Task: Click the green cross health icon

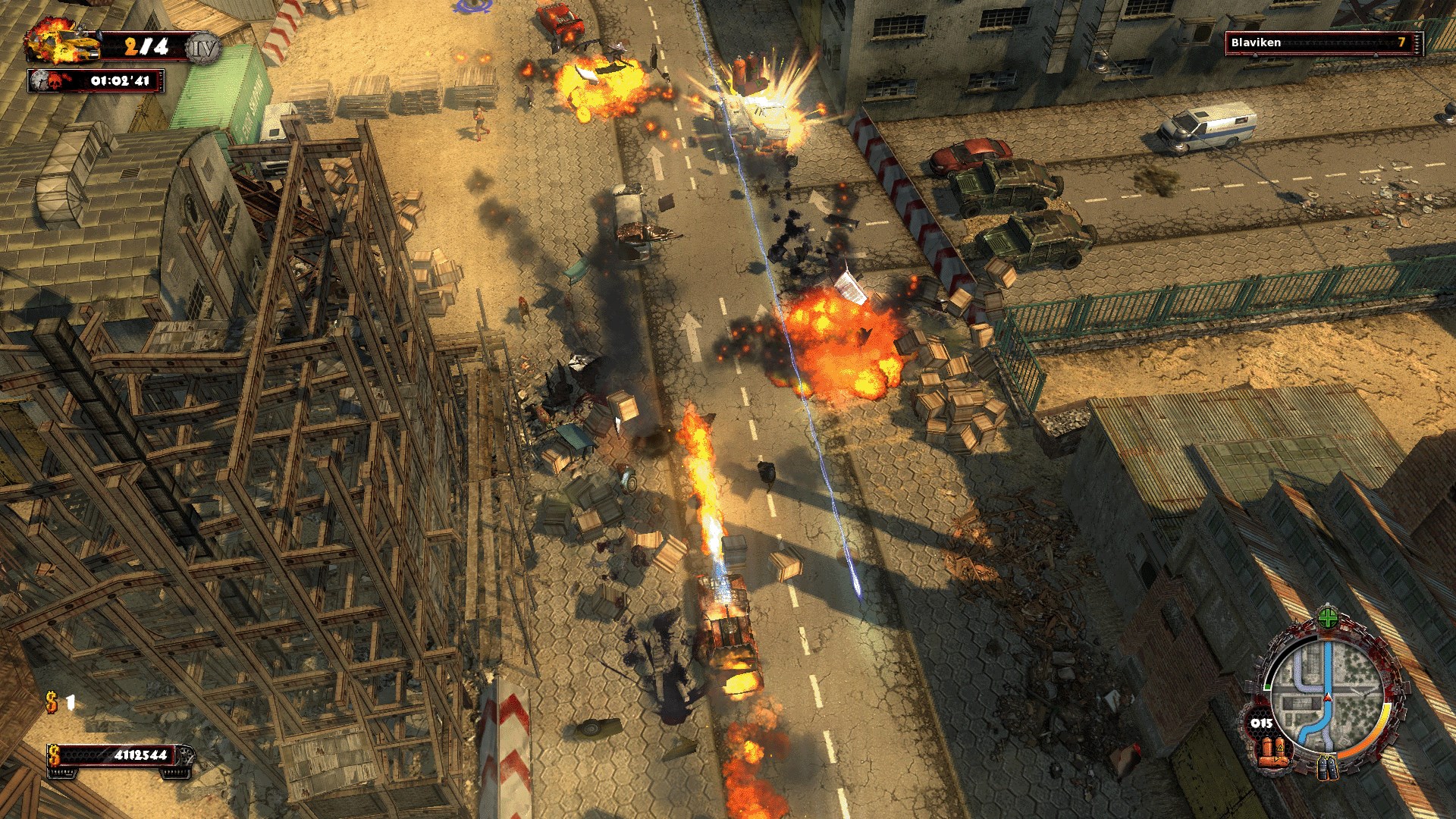Action: pos(1327,618)
